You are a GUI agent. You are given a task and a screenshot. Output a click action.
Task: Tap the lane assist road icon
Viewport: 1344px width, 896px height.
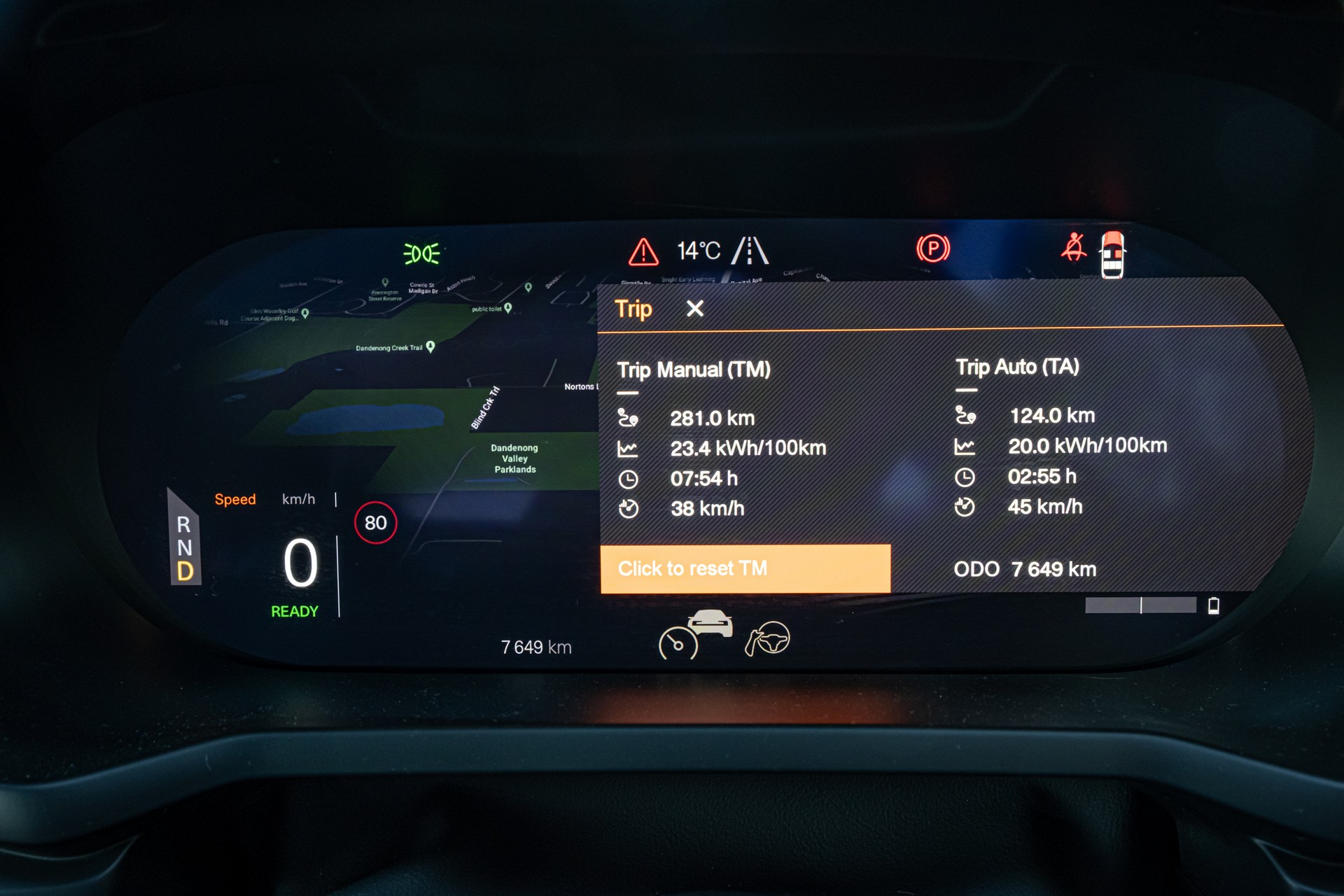tap(750, 251)
